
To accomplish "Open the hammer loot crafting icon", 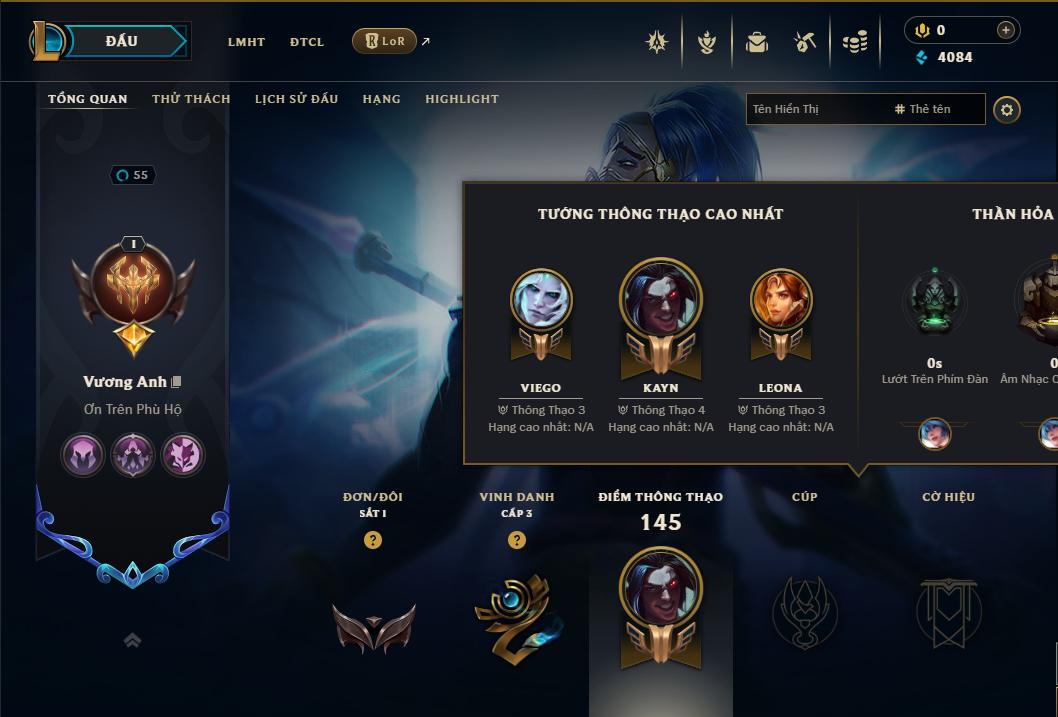I will (805, 42).
